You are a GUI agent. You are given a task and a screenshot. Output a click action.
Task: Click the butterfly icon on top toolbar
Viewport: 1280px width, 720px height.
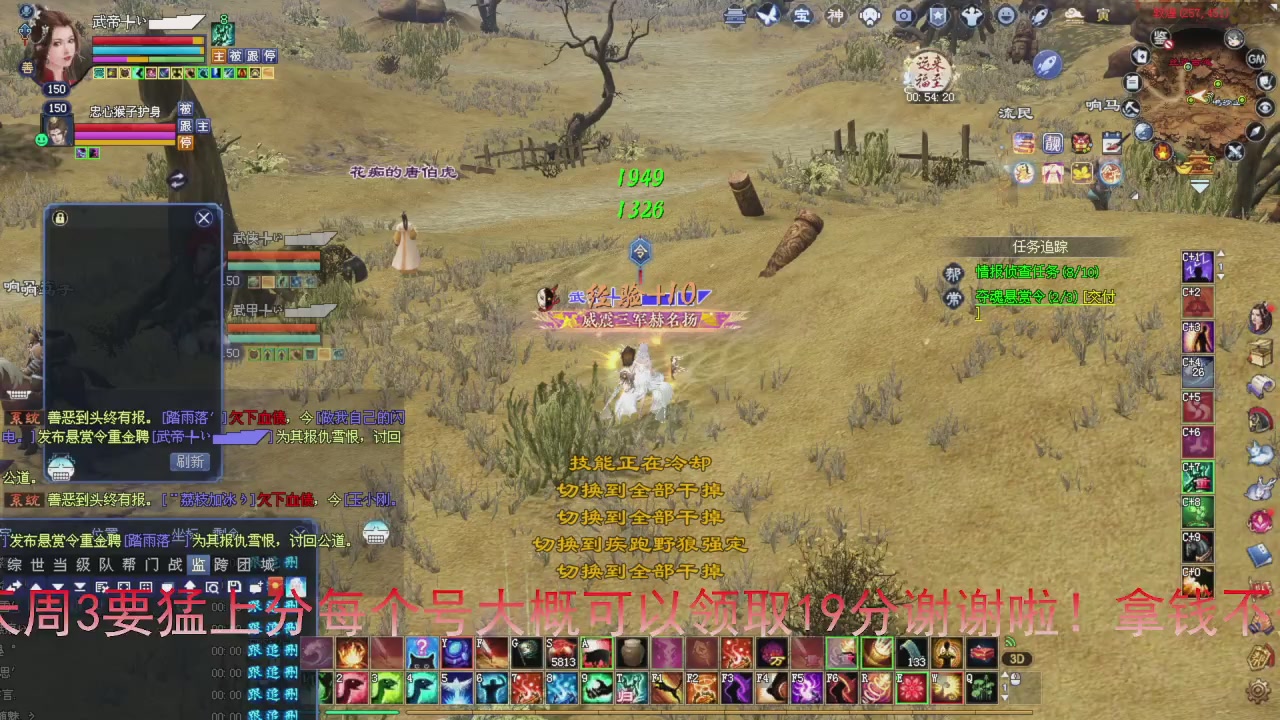[x=768, y=17]
